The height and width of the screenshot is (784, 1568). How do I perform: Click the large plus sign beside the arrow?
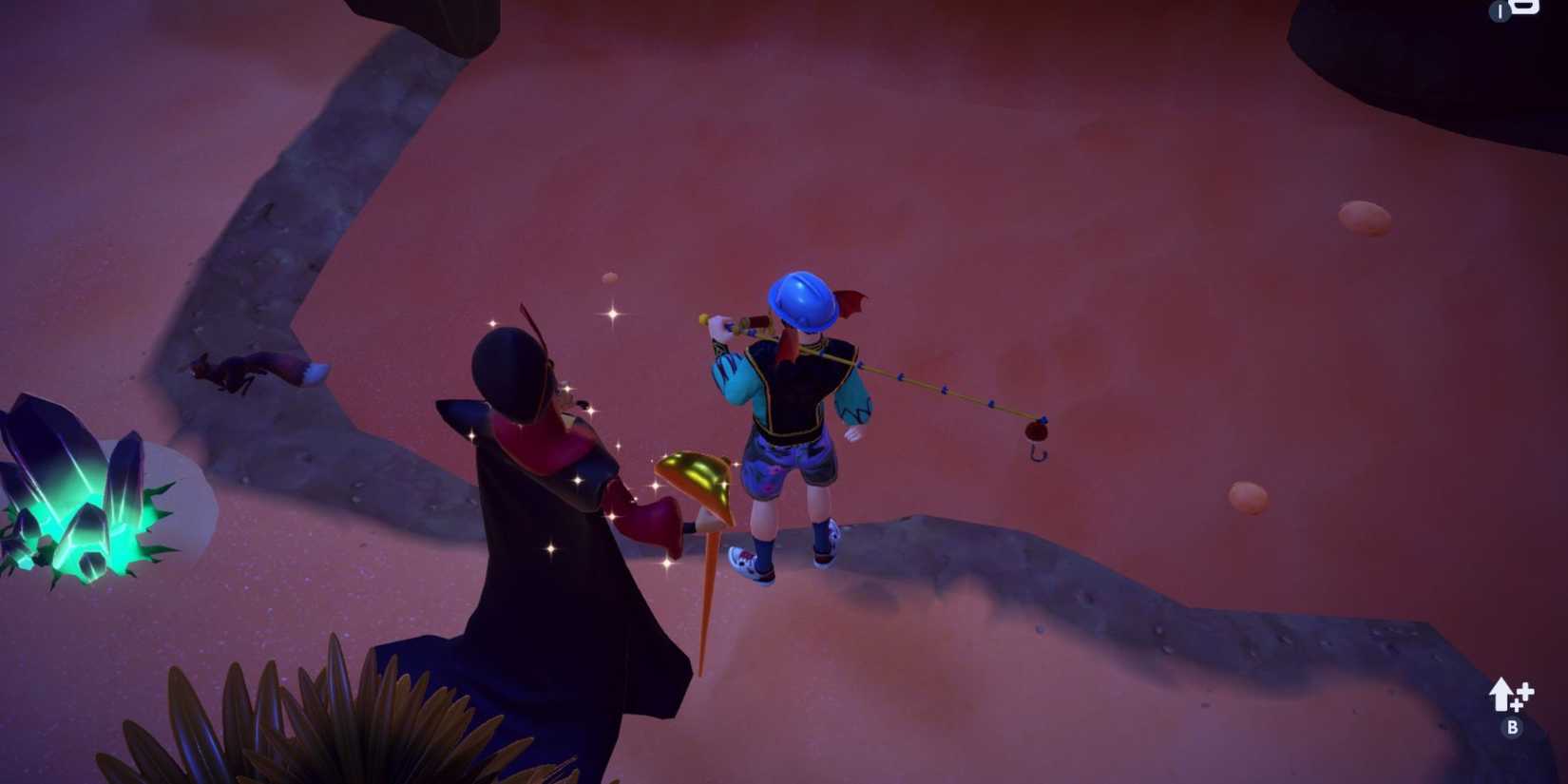click(1525, 691)
